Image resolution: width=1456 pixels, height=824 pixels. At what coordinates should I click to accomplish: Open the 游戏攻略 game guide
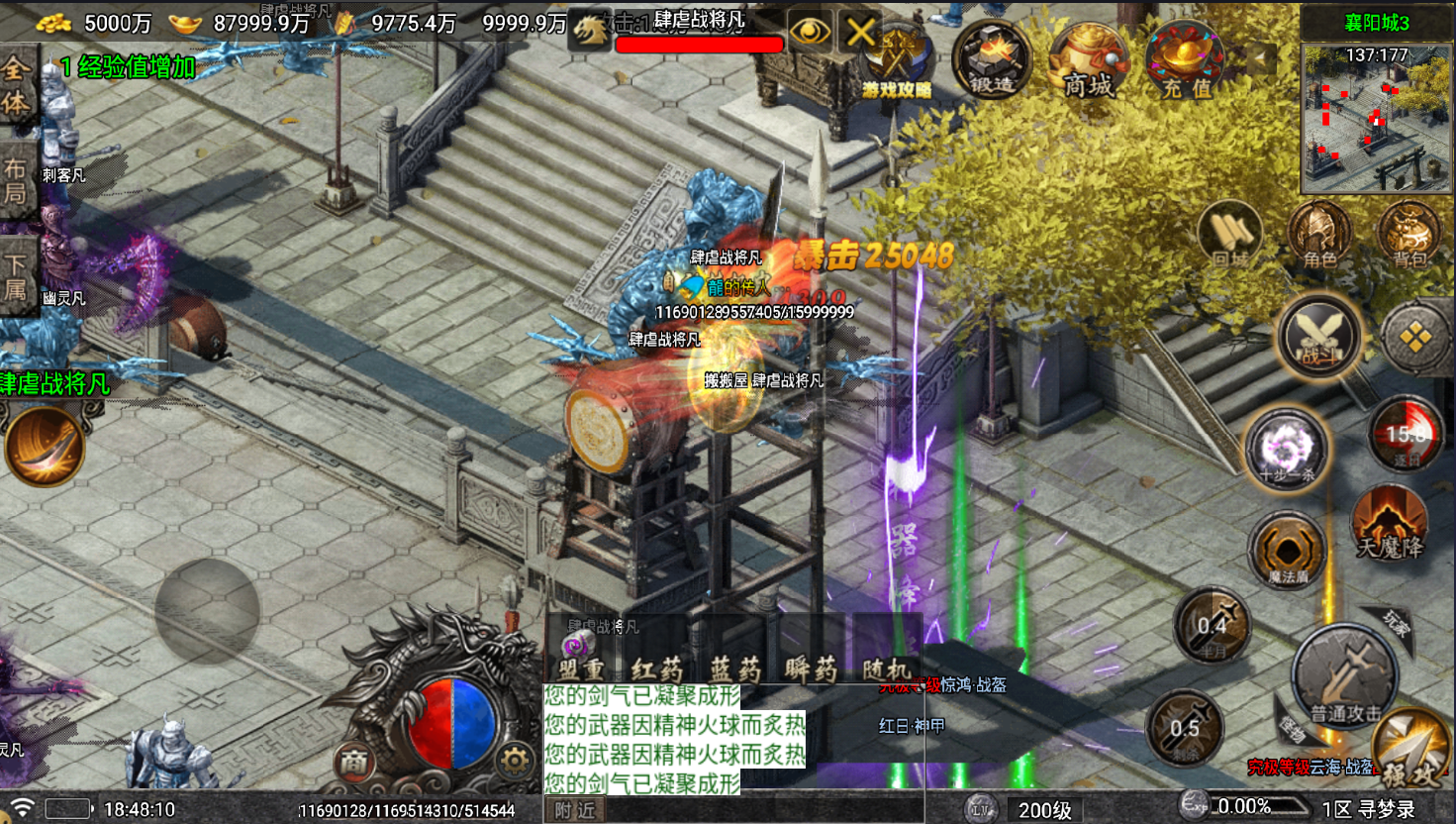click(x=897, y=61)
